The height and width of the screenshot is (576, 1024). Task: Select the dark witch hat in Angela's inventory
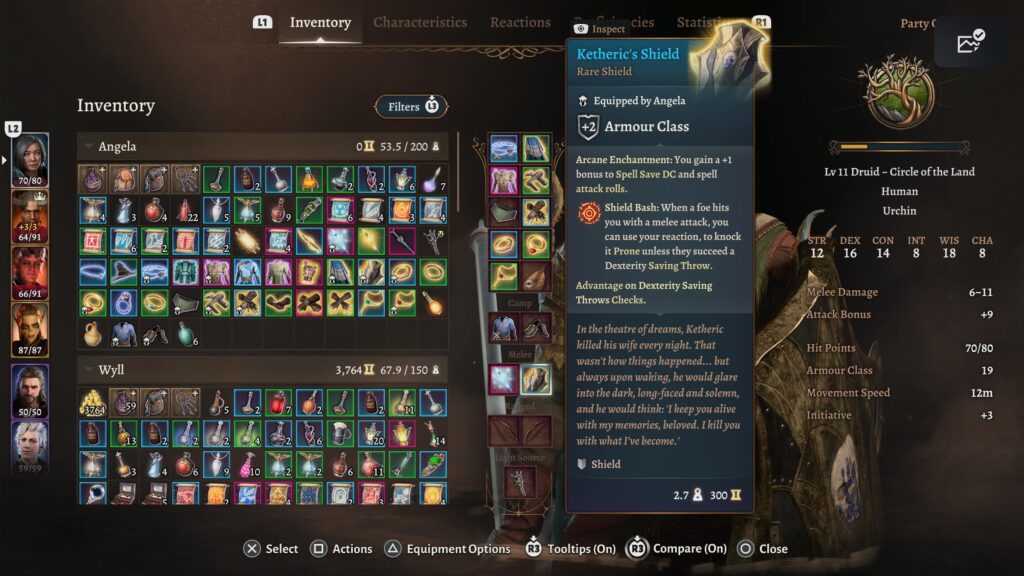124,272
